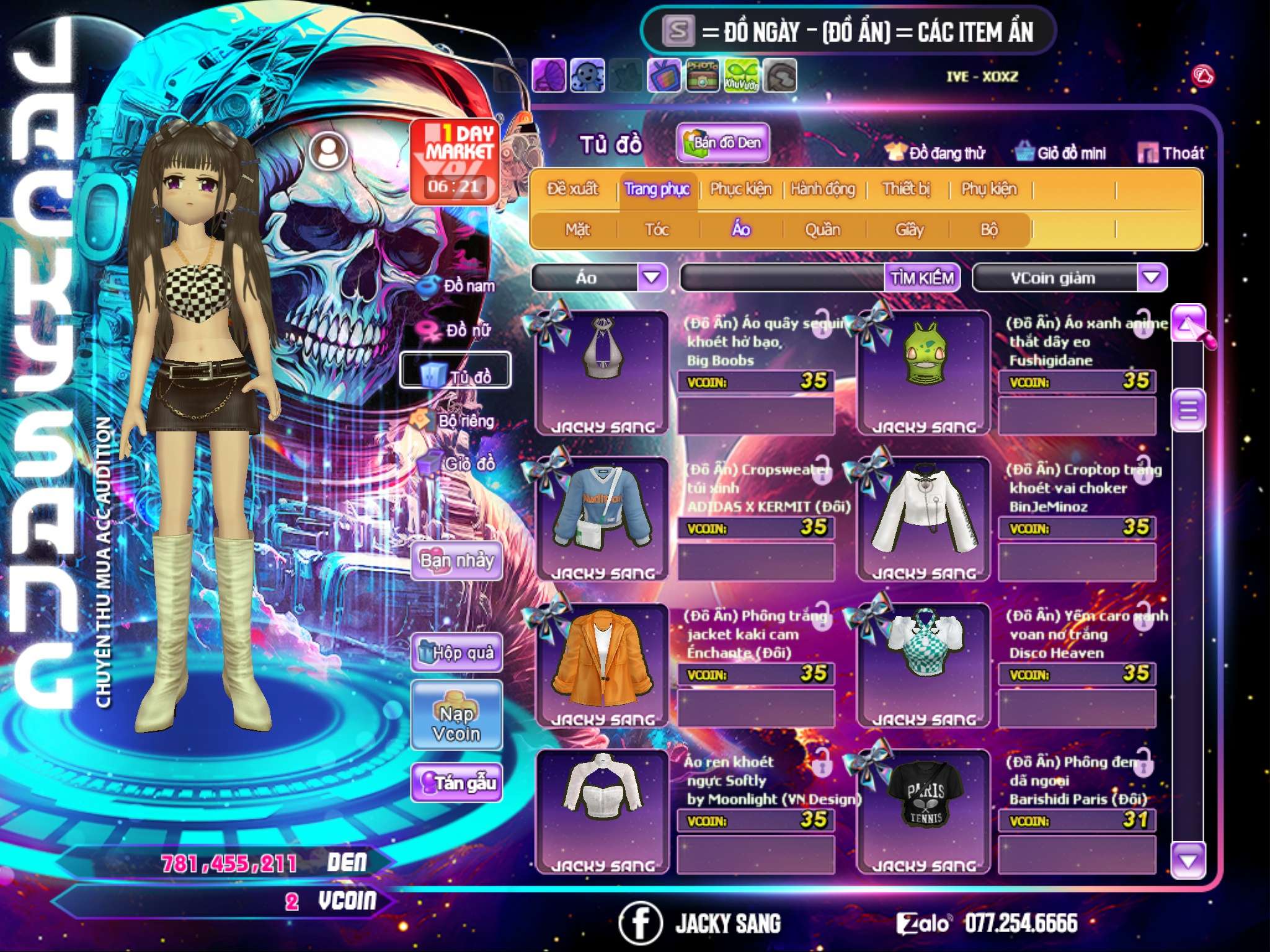Open the VCoin giảm sort dropdown
This screenshot has height=952, width=1270.
(1151, 278)
